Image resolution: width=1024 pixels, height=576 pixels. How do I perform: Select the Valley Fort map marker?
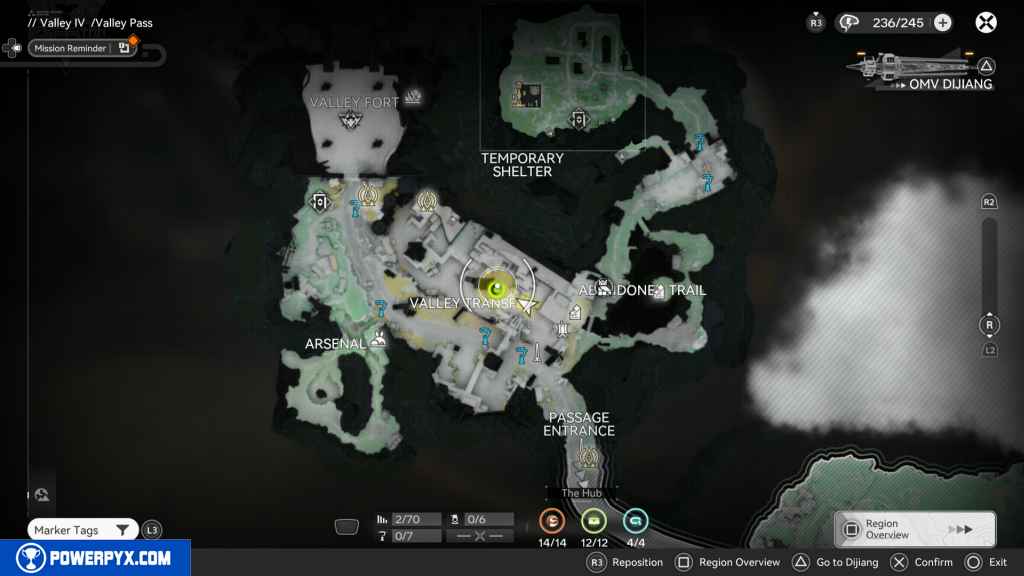click(351, 121)
